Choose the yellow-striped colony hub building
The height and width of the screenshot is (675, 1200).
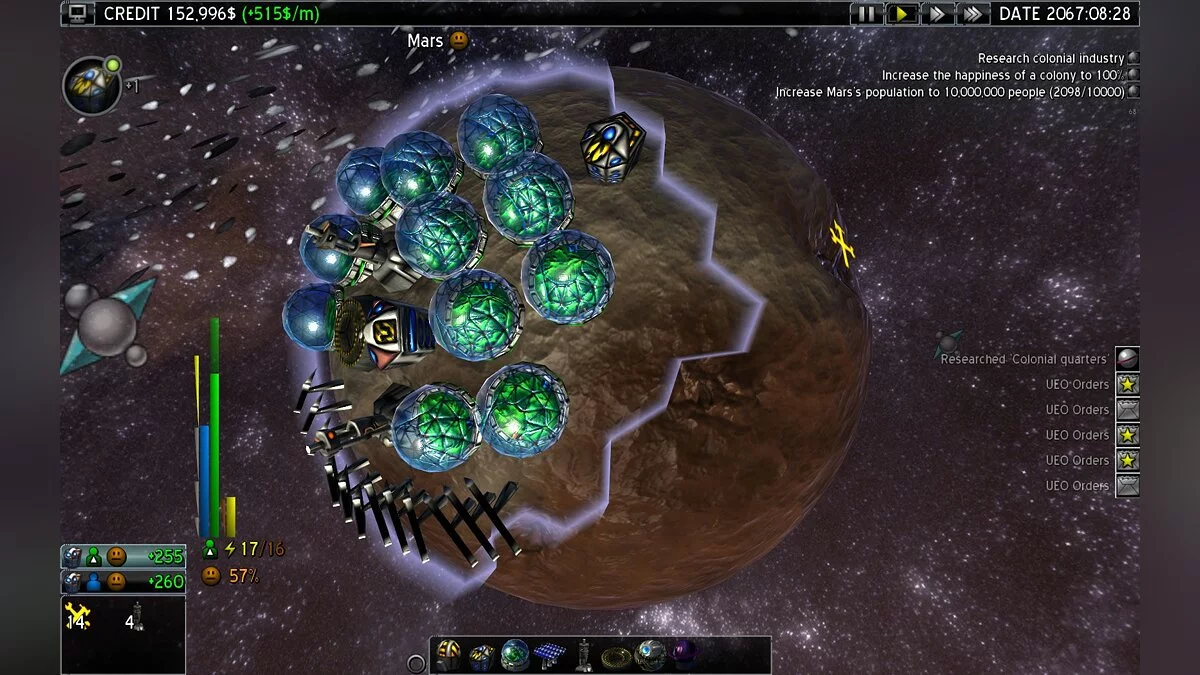[x=447, y=655]
